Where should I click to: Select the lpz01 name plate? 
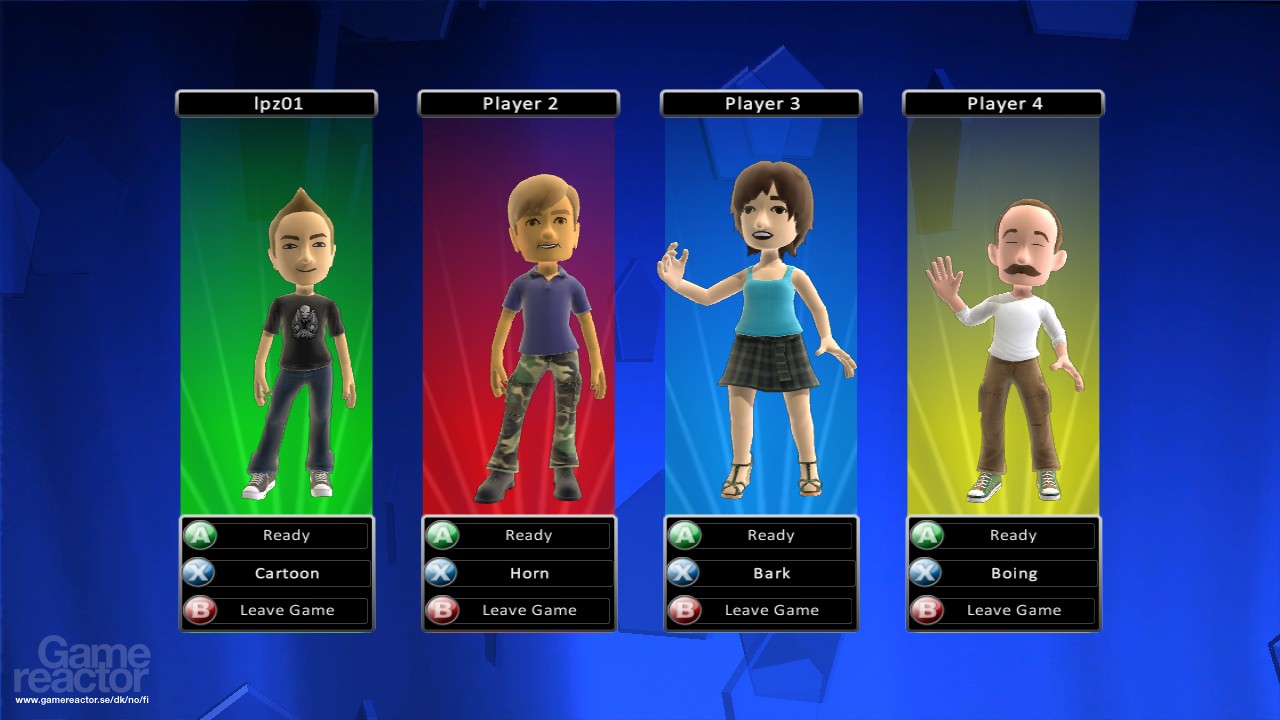(277, 103)
